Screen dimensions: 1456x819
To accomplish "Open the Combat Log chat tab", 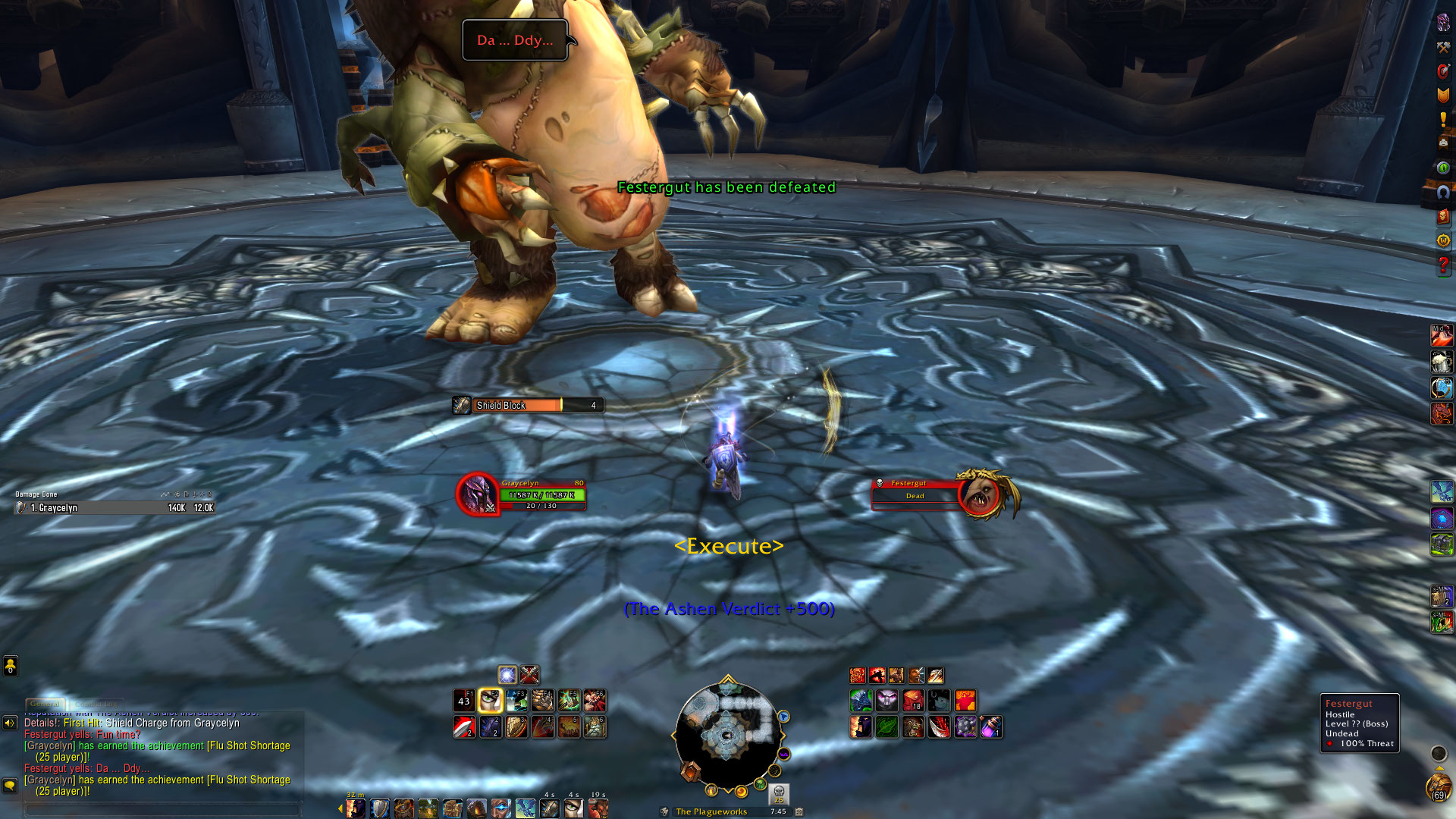I will [96, 704].
